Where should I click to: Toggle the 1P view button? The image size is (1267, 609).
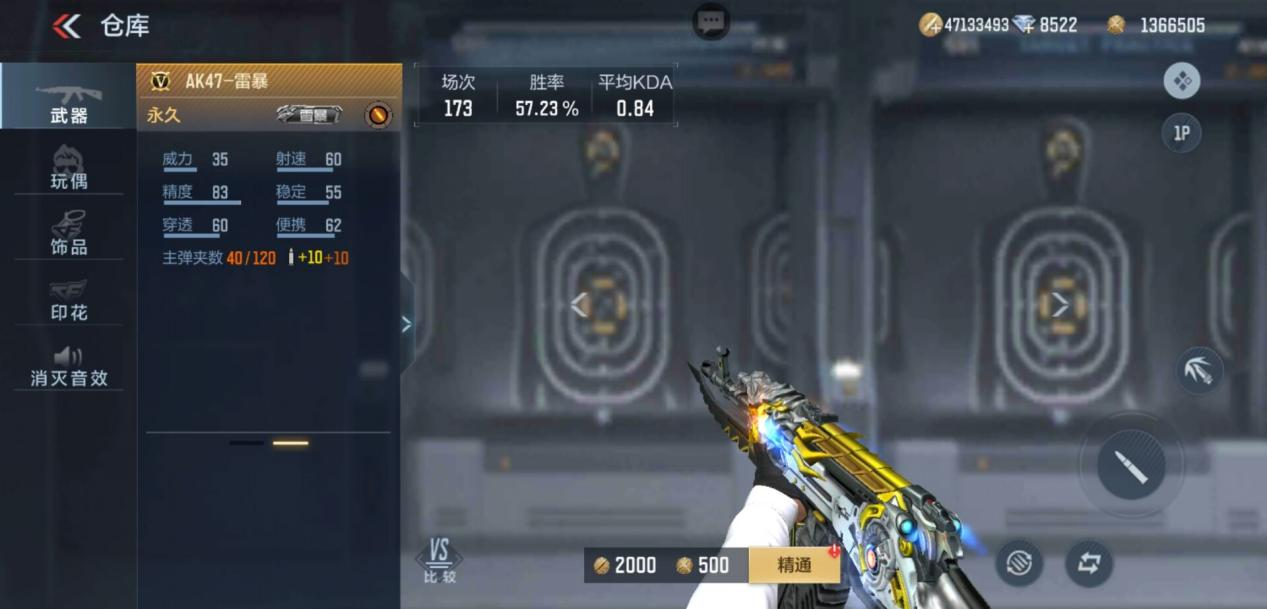coord(1181,133)
